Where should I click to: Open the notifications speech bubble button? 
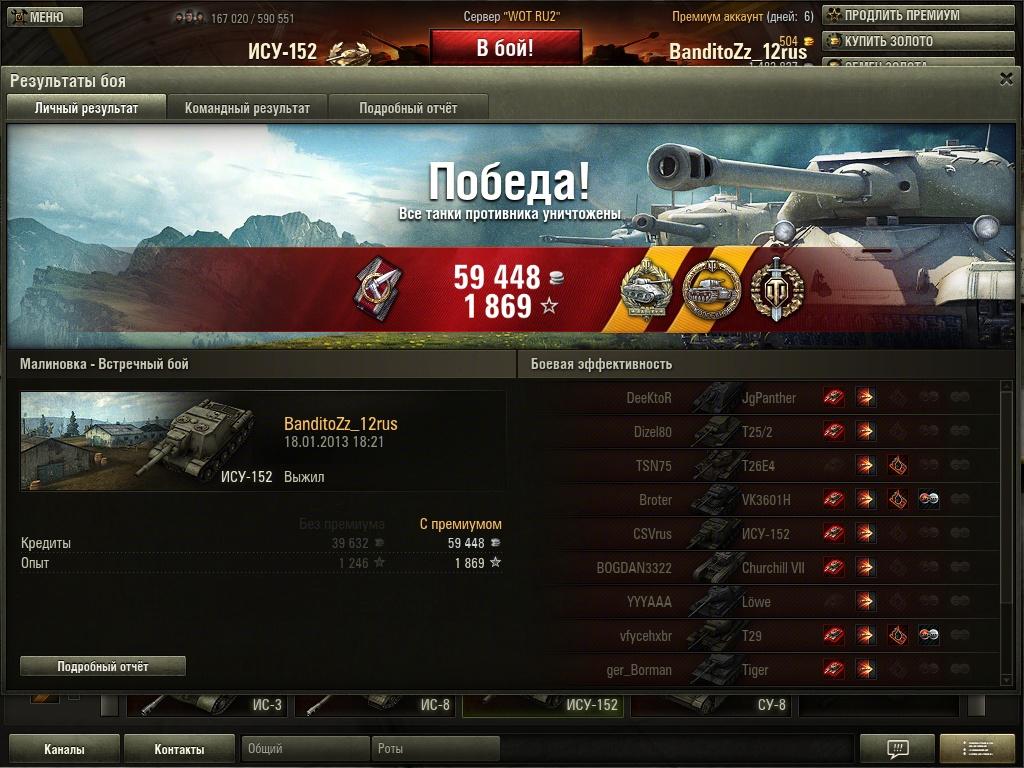tap(897, 749)
